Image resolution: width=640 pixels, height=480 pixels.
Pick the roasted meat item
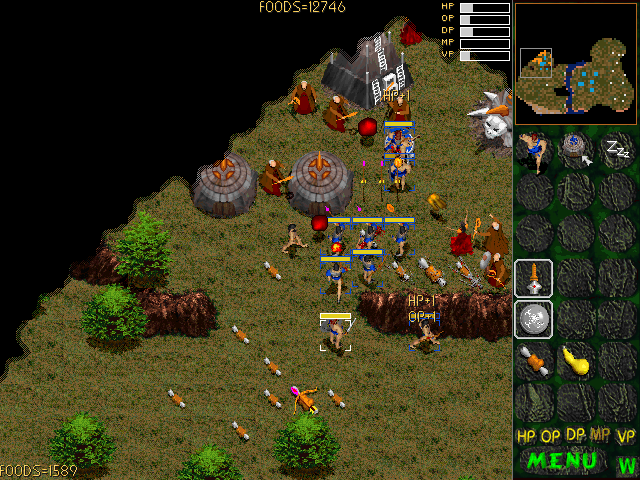(534, 360)
